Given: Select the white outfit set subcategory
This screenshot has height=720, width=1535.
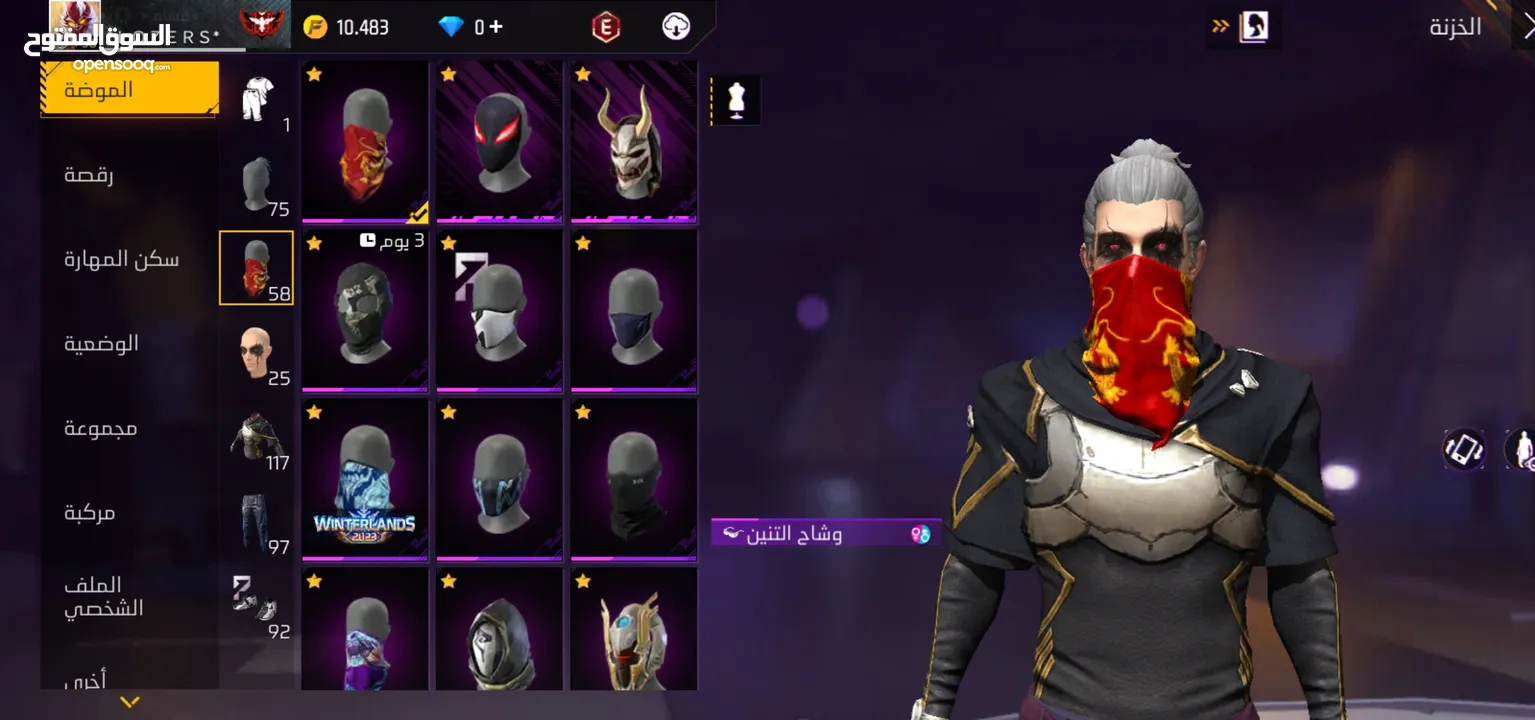Looking at the screenshot, I should coord(258,100).
